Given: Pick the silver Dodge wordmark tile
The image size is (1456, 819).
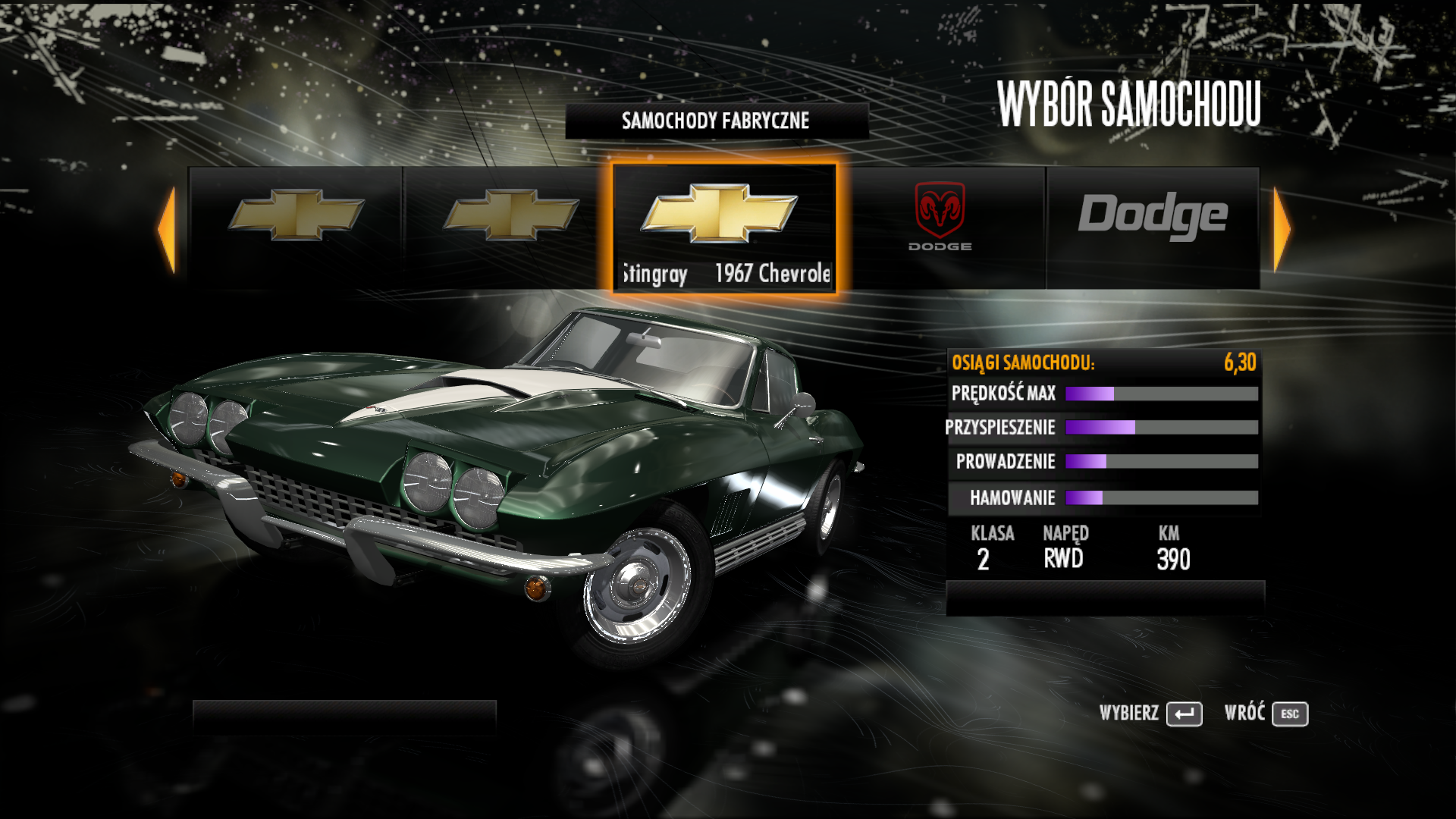Looking at the screenshot, I should pyautogui.click(x=1153, y=226).
